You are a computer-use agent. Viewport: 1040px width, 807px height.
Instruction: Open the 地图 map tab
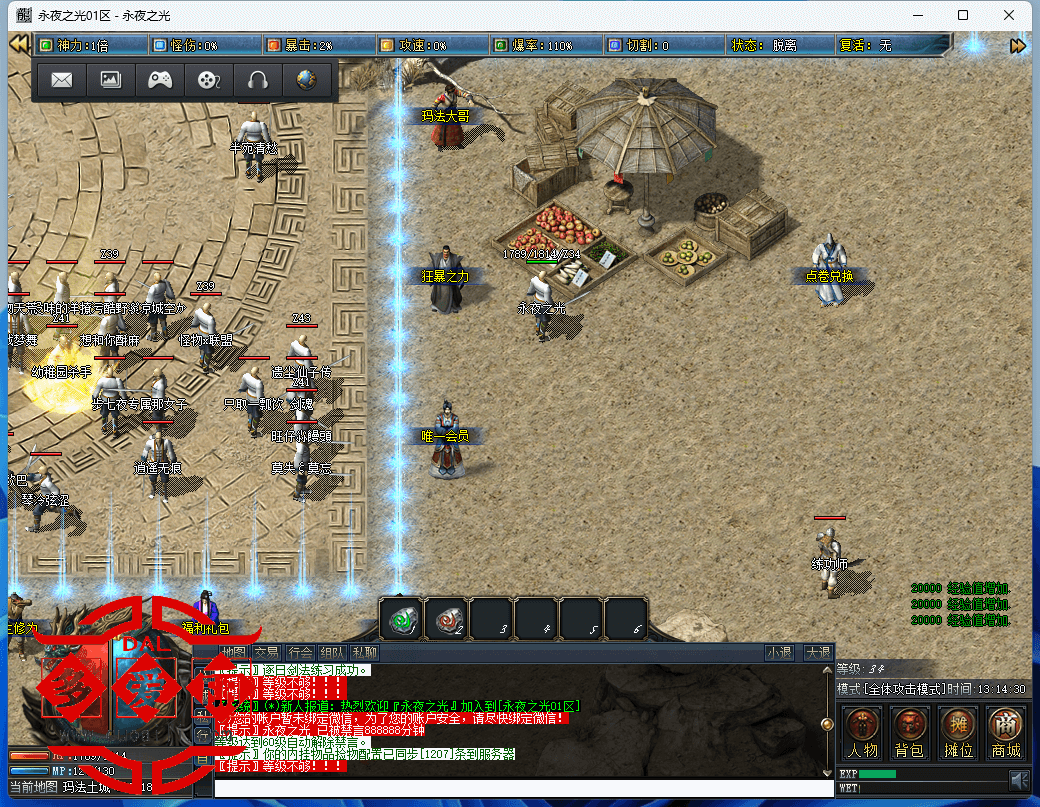tap(235, 653)
